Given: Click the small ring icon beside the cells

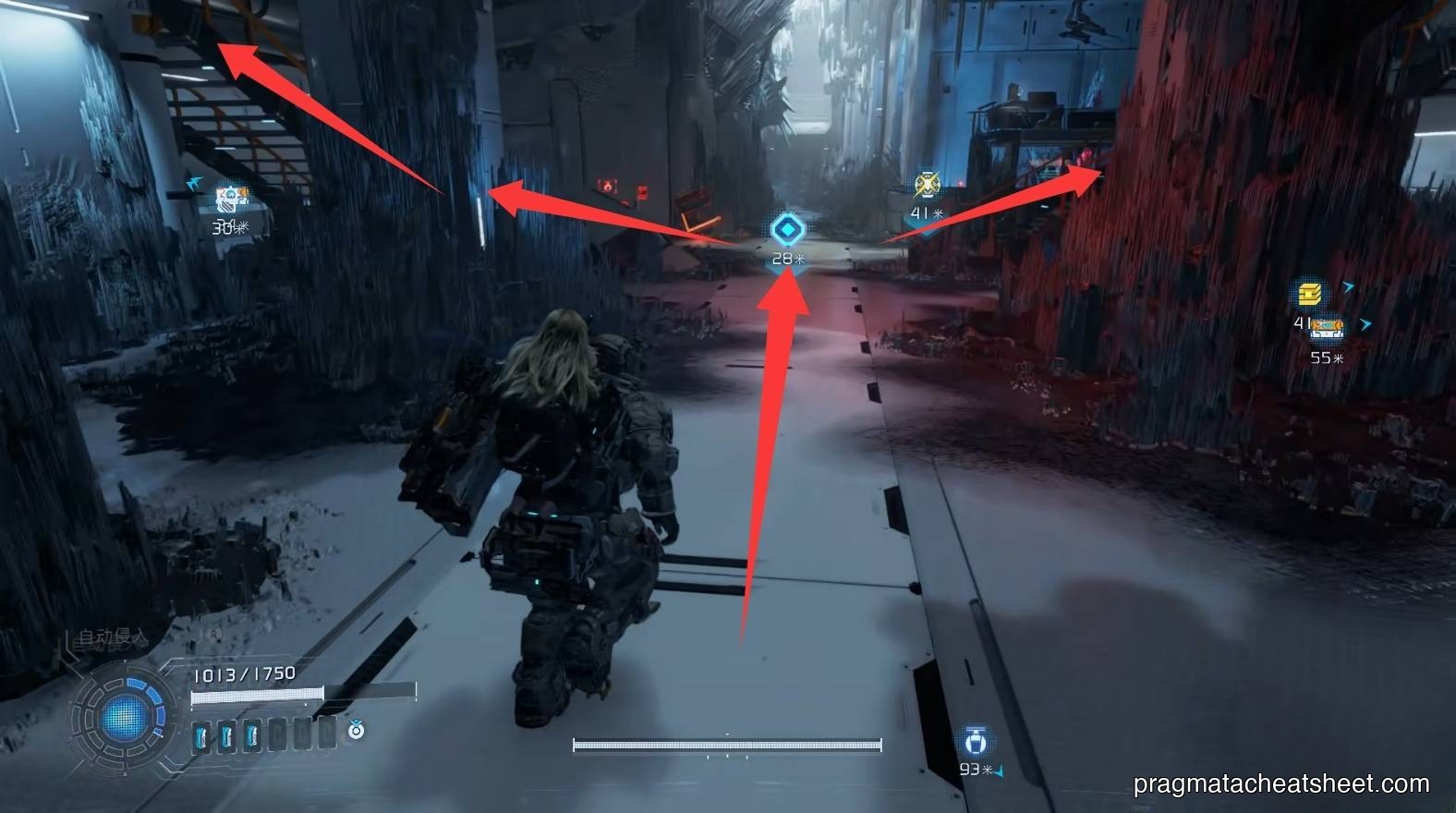Looking at the screenshot, I should coord(357,731).
